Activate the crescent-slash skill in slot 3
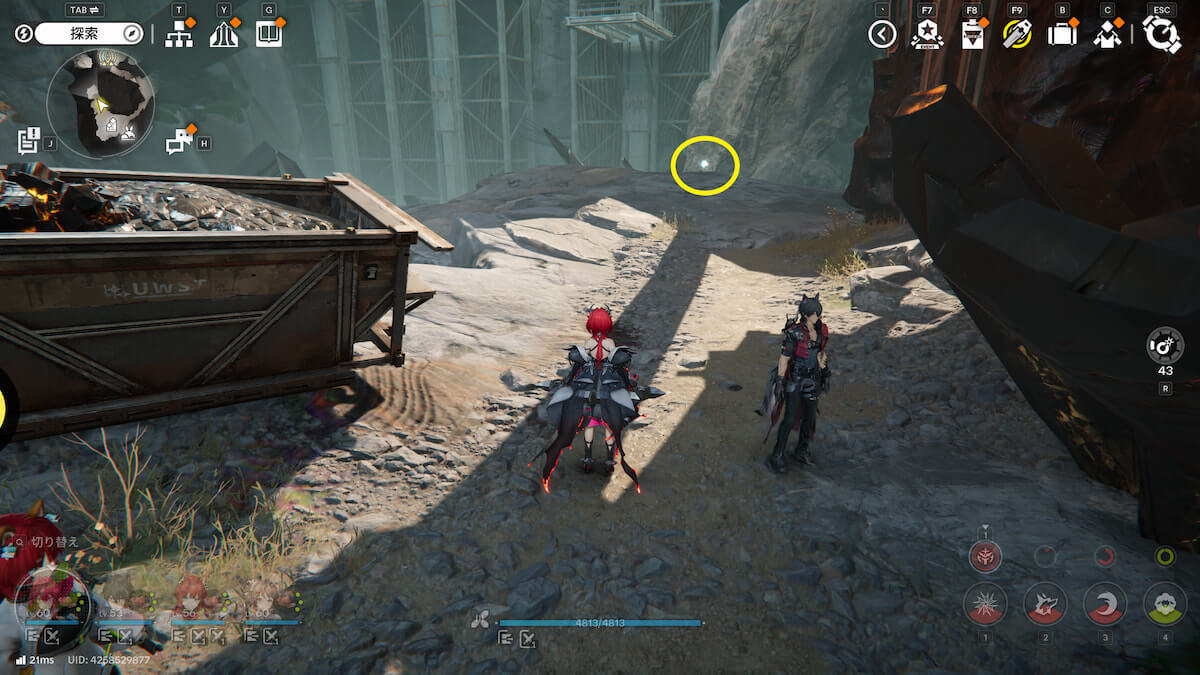Screen dimensions: 1200x675 (1105, 604)
